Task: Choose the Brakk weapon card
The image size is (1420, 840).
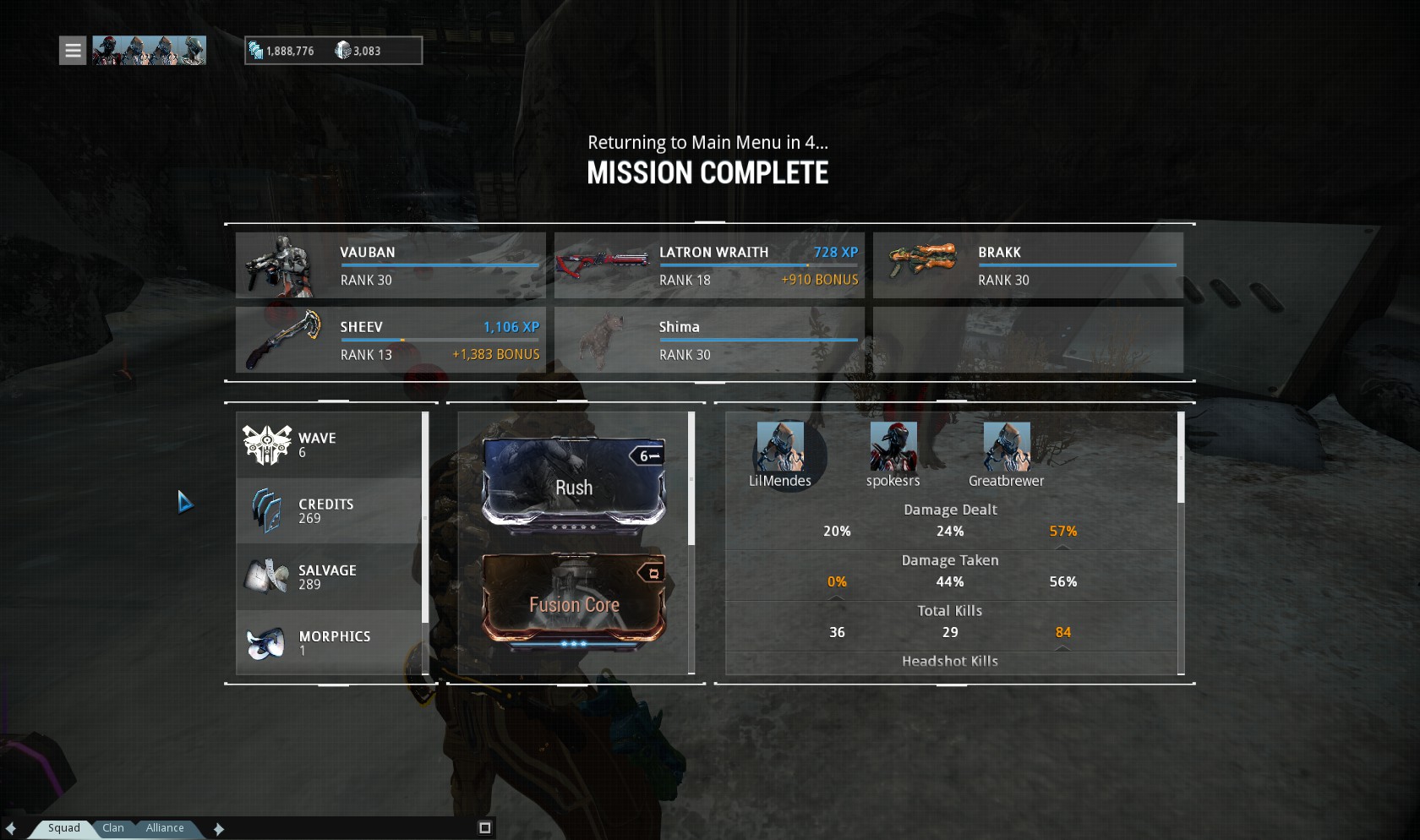Action: (1028, 265)
